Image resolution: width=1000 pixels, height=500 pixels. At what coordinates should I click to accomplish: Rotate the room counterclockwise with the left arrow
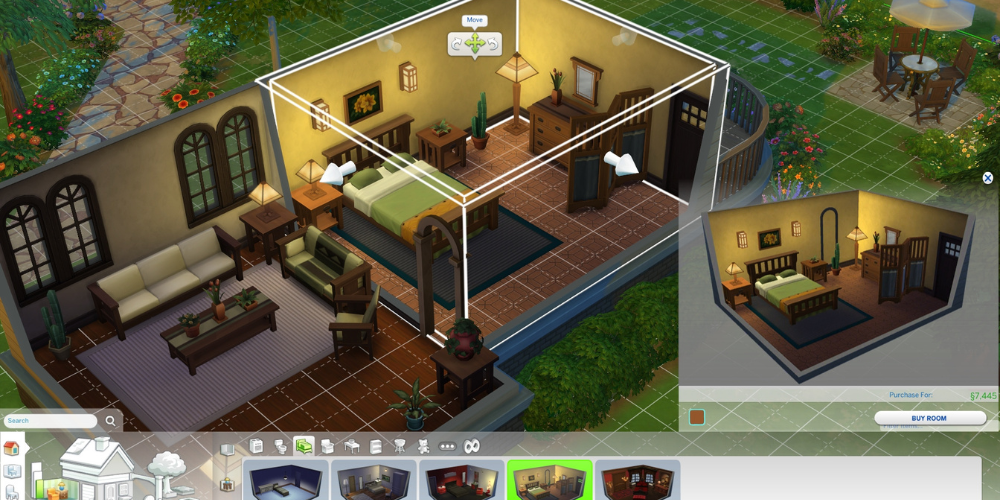click(x=457, y=43)
